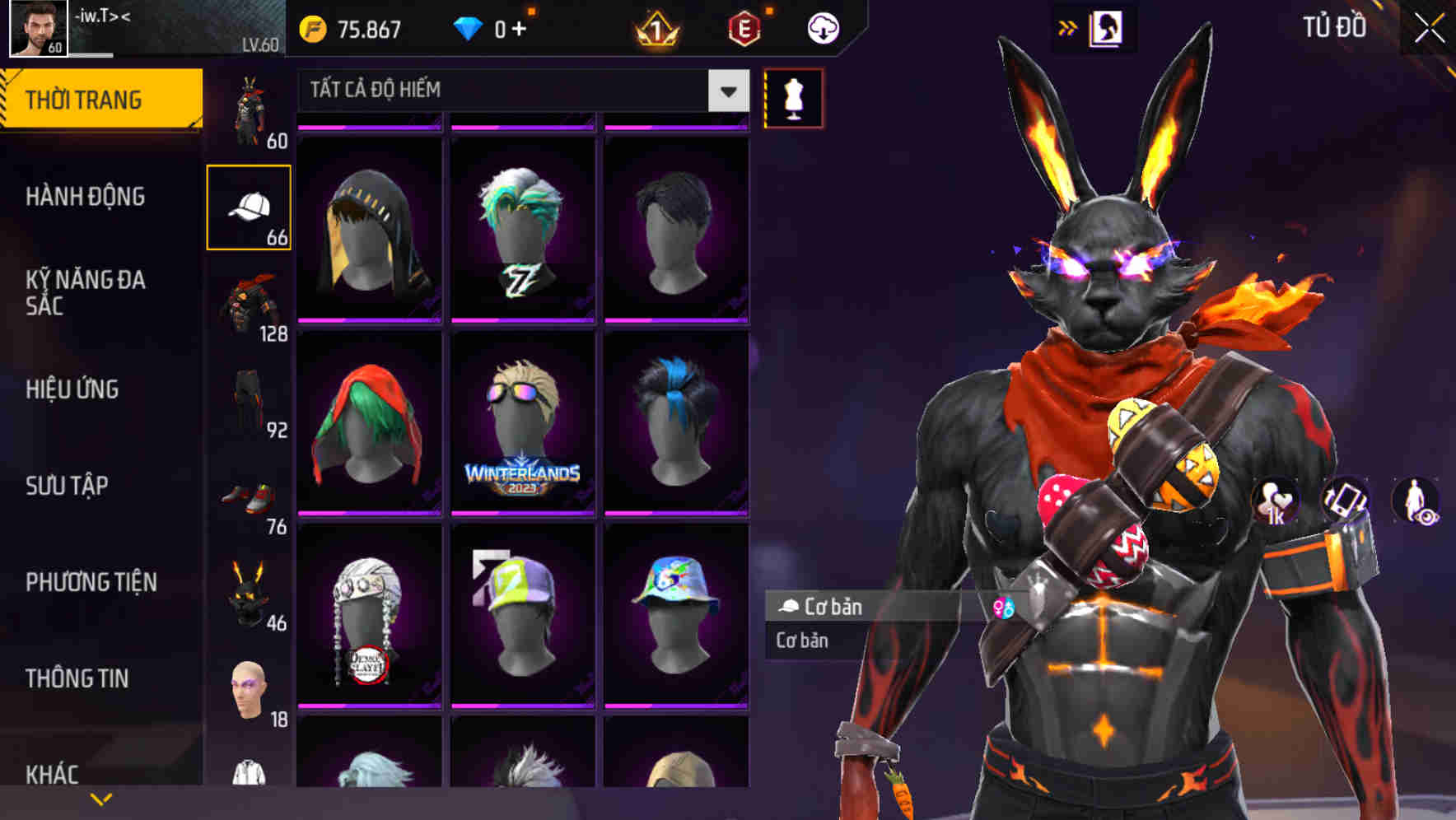Click the cloud download icon in the top bar

(x=822, y=27)
